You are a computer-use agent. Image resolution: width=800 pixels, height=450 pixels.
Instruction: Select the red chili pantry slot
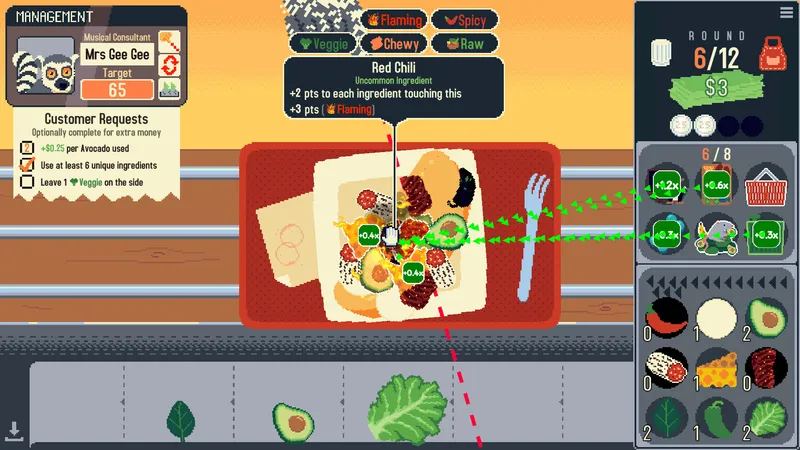coord(664,320)
